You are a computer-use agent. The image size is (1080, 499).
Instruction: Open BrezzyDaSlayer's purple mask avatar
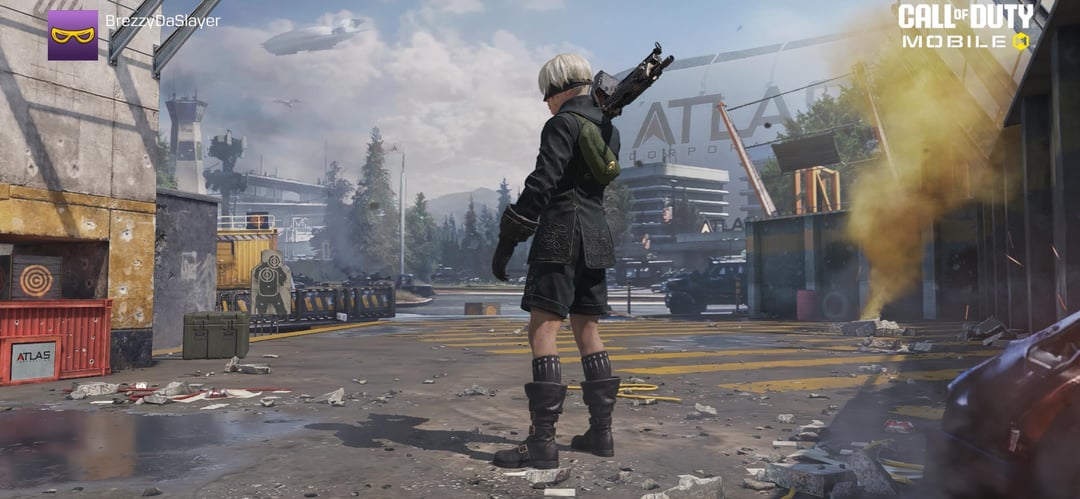[73, 35]
